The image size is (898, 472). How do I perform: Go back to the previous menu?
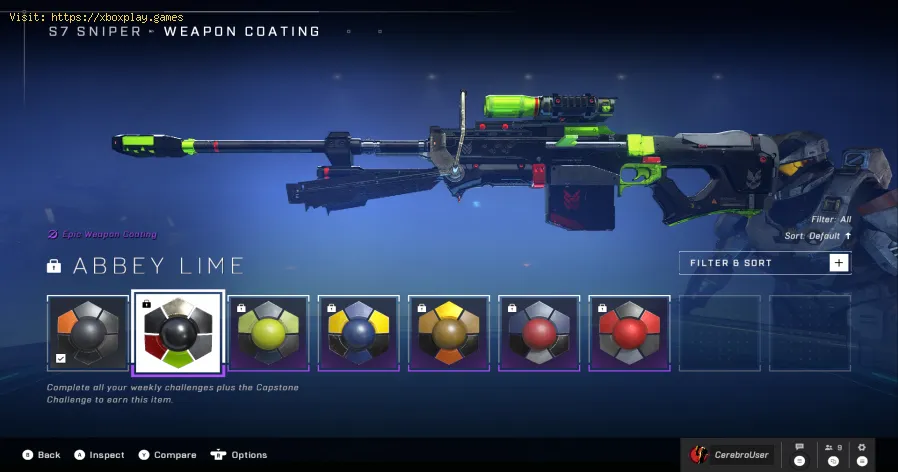tap(41, 455)
